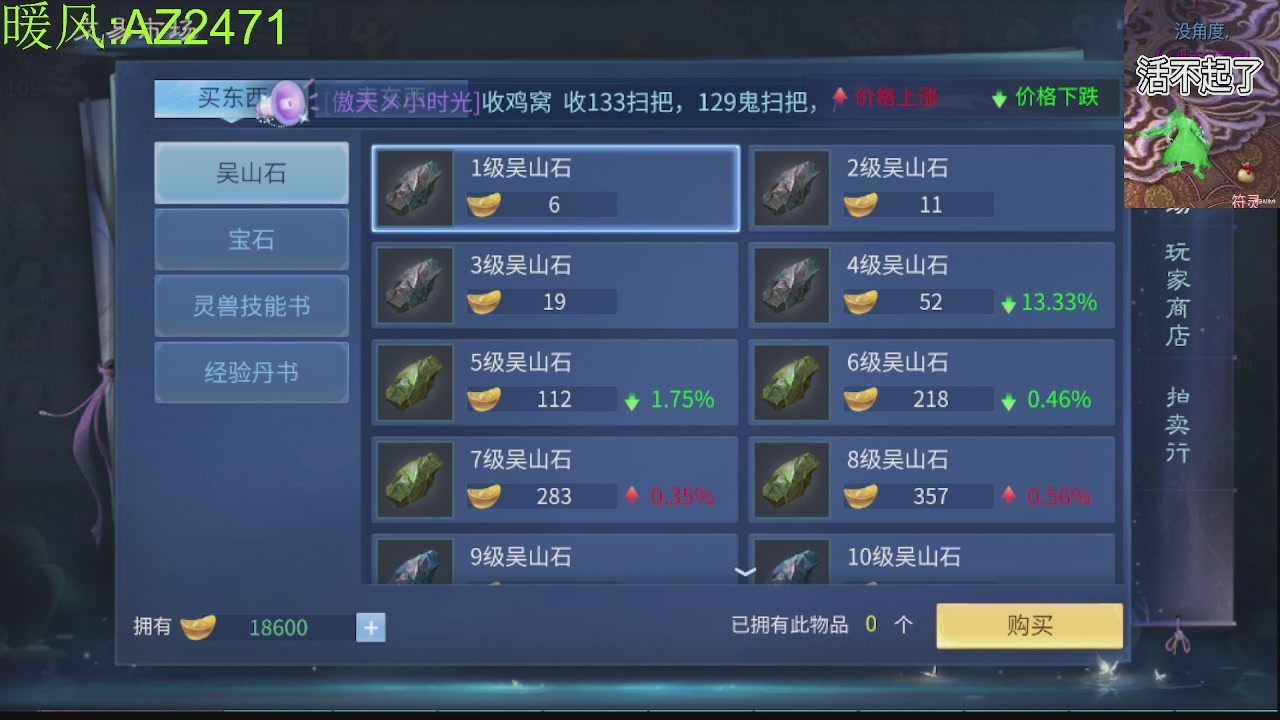Viewport: 1280px width, 720px height.
Task: Click the 5级吴山石 stone icon
Action: pos(414,382)
